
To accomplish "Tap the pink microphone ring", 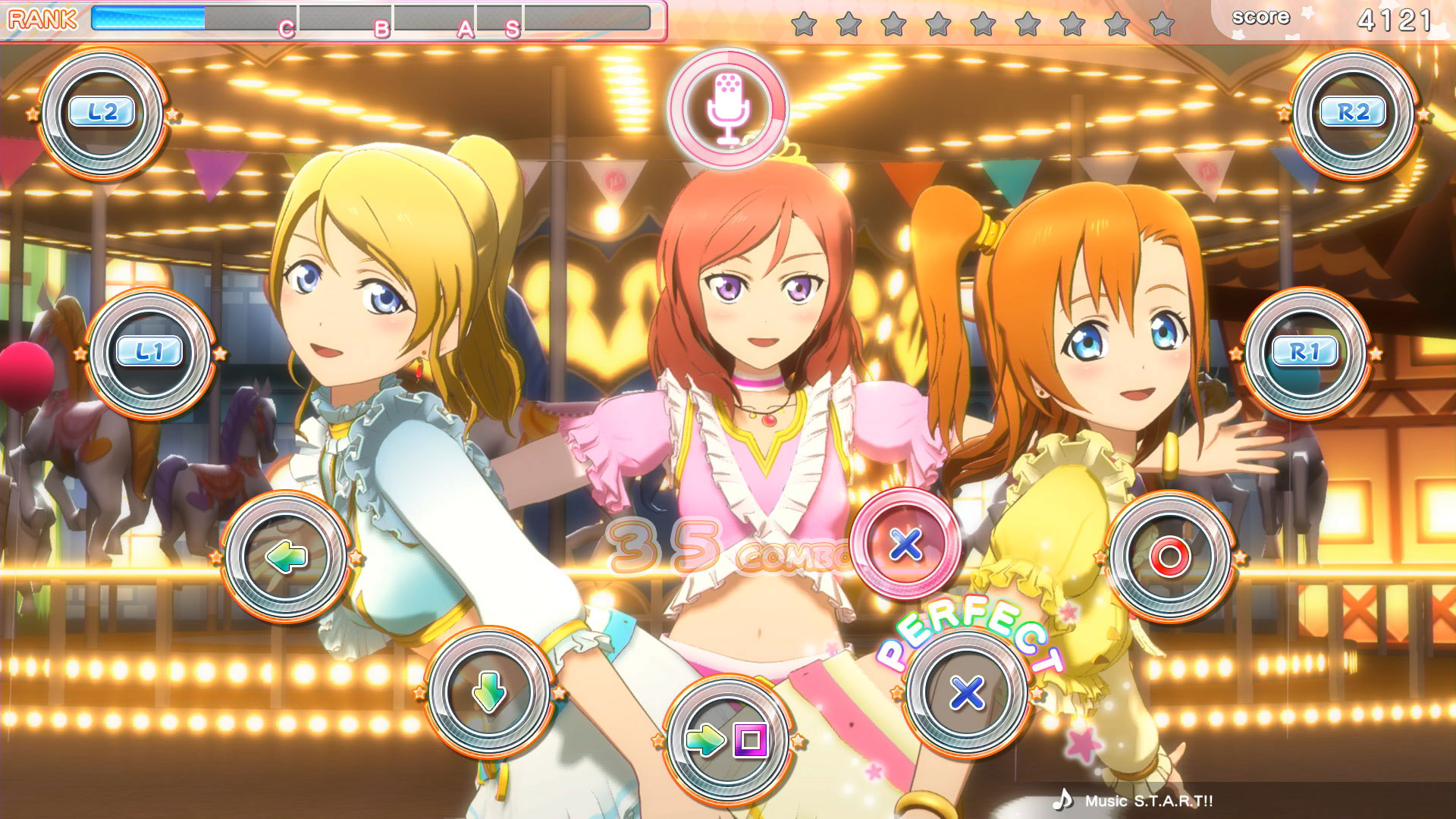I will coord(727,108).
